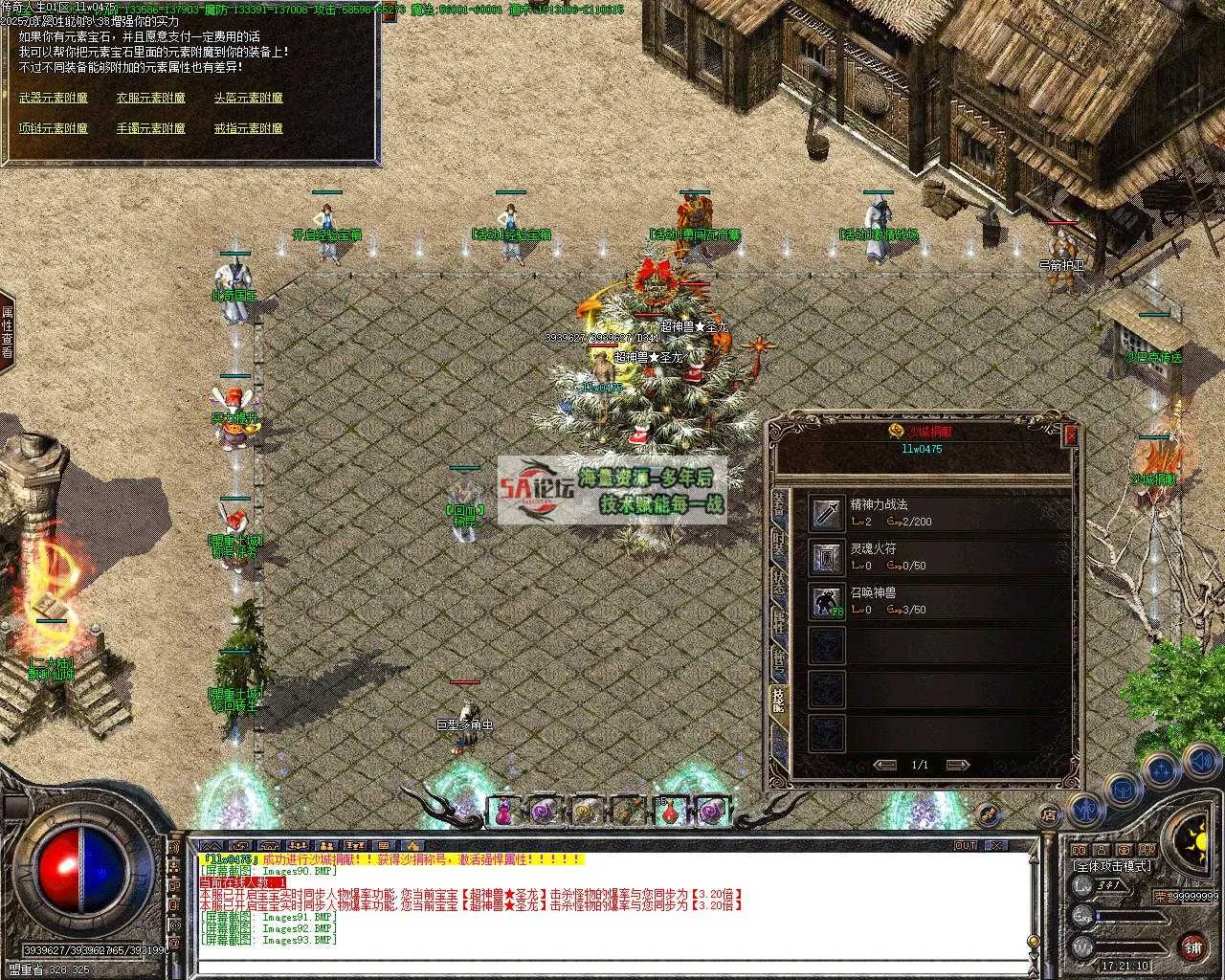The height and width of the screenshot is (980, 1225).
Task: Select the 精神力战法 skill icon
Action: 827,513
